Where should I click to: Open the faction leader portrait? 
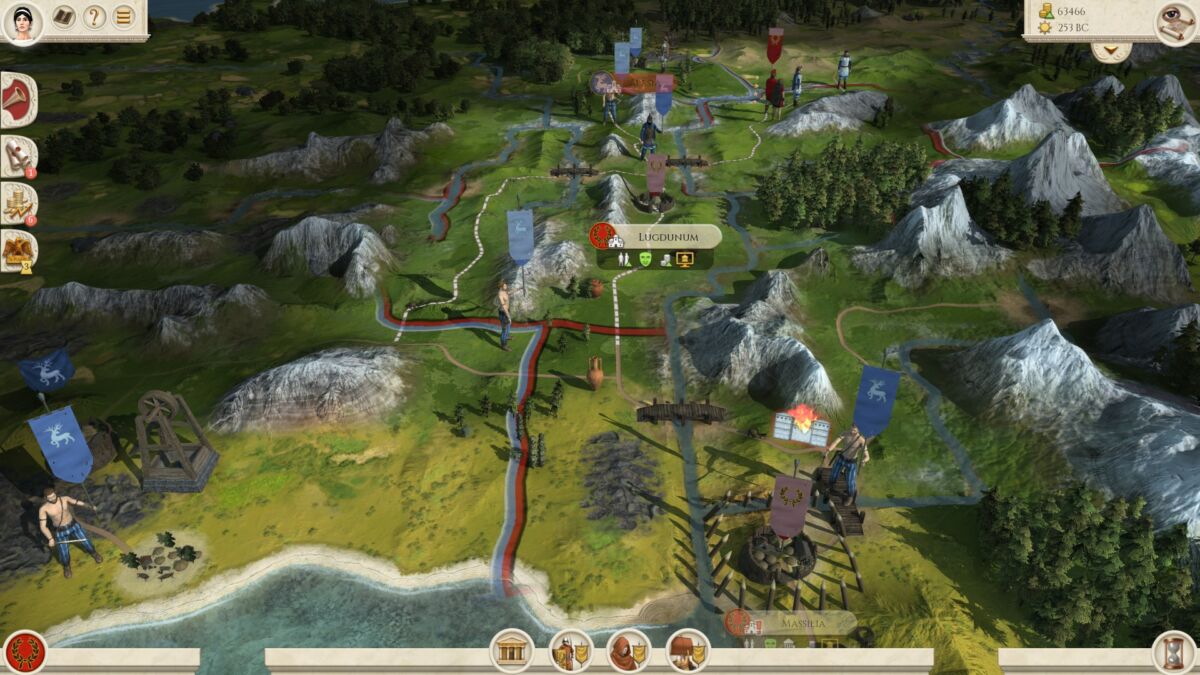tap(22, 22)
